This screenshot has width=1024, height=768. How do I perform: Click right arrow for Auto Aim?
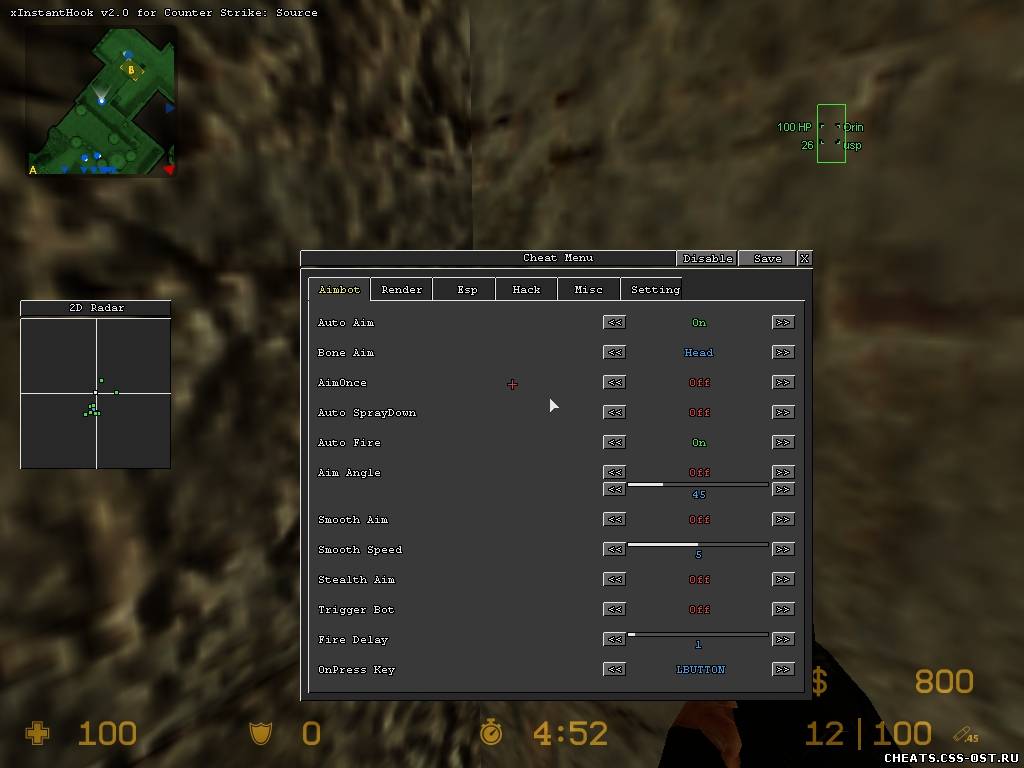pos(783,322)
